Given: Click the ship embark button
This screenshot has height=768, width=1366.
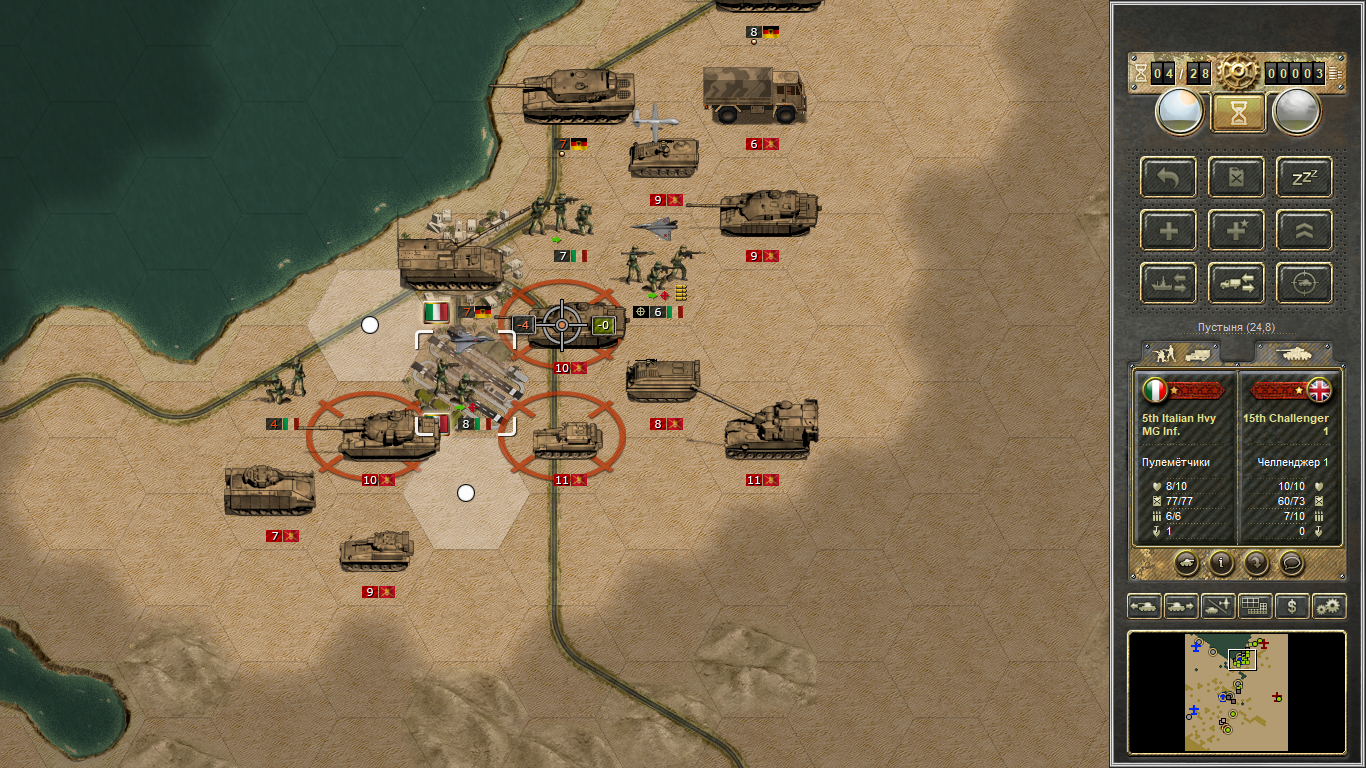Looking at the screenshot, I should pyautogui.click(x=1168, y=284).
